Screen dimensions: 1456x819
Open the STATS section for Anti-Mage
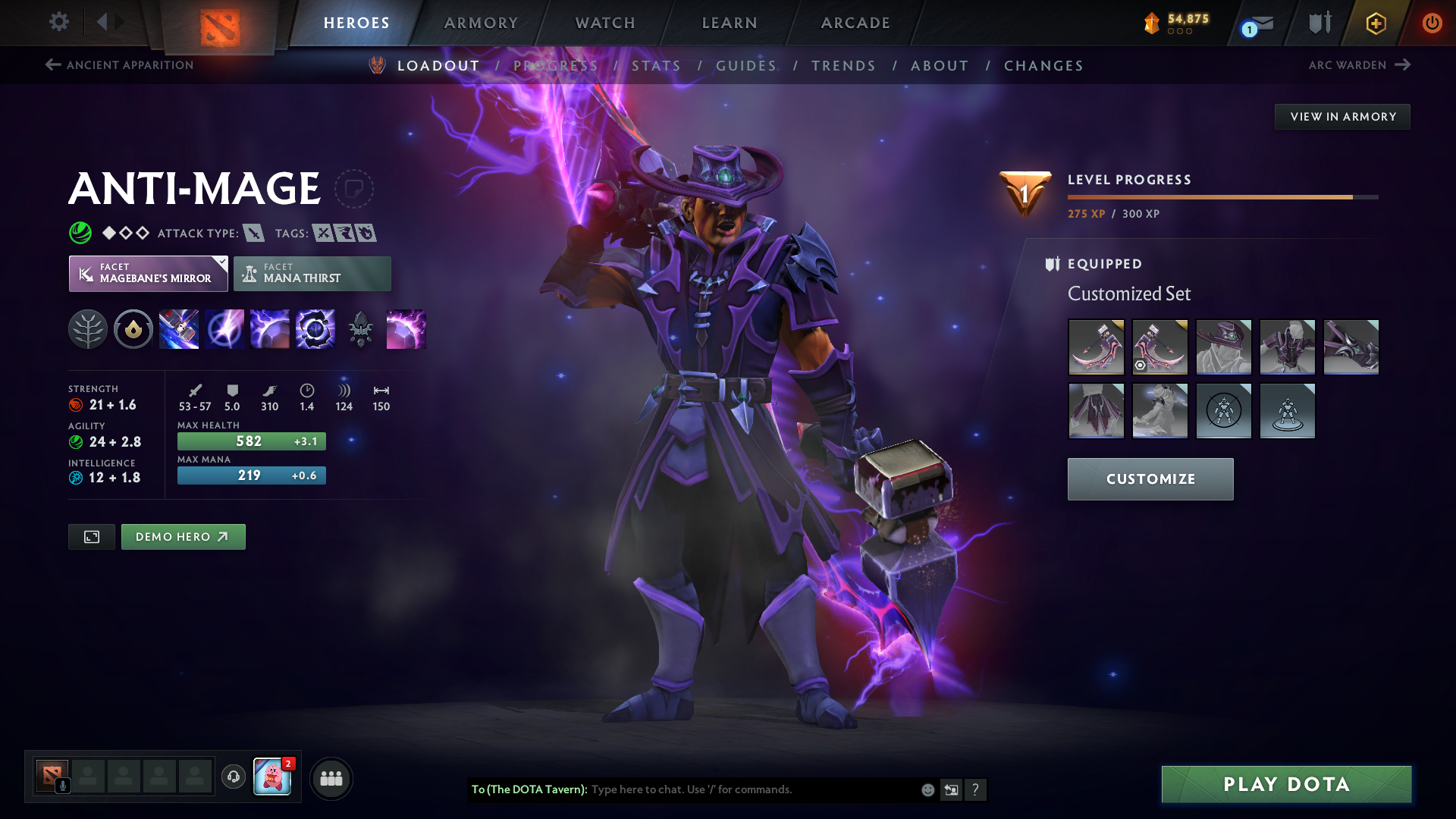pyautogui.click(x=657, y=66)
